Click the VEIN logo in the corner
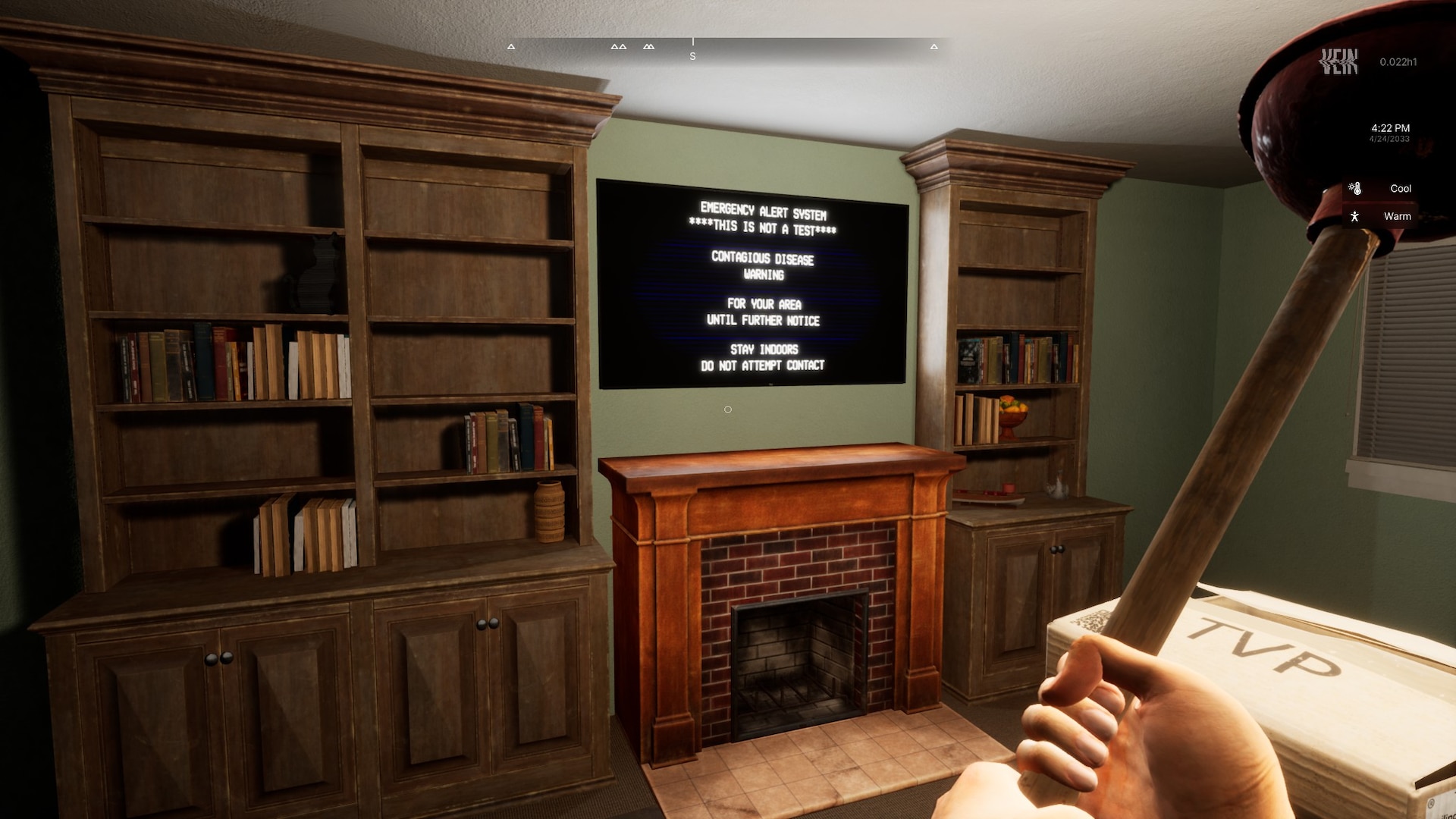 pos(1338,61)
